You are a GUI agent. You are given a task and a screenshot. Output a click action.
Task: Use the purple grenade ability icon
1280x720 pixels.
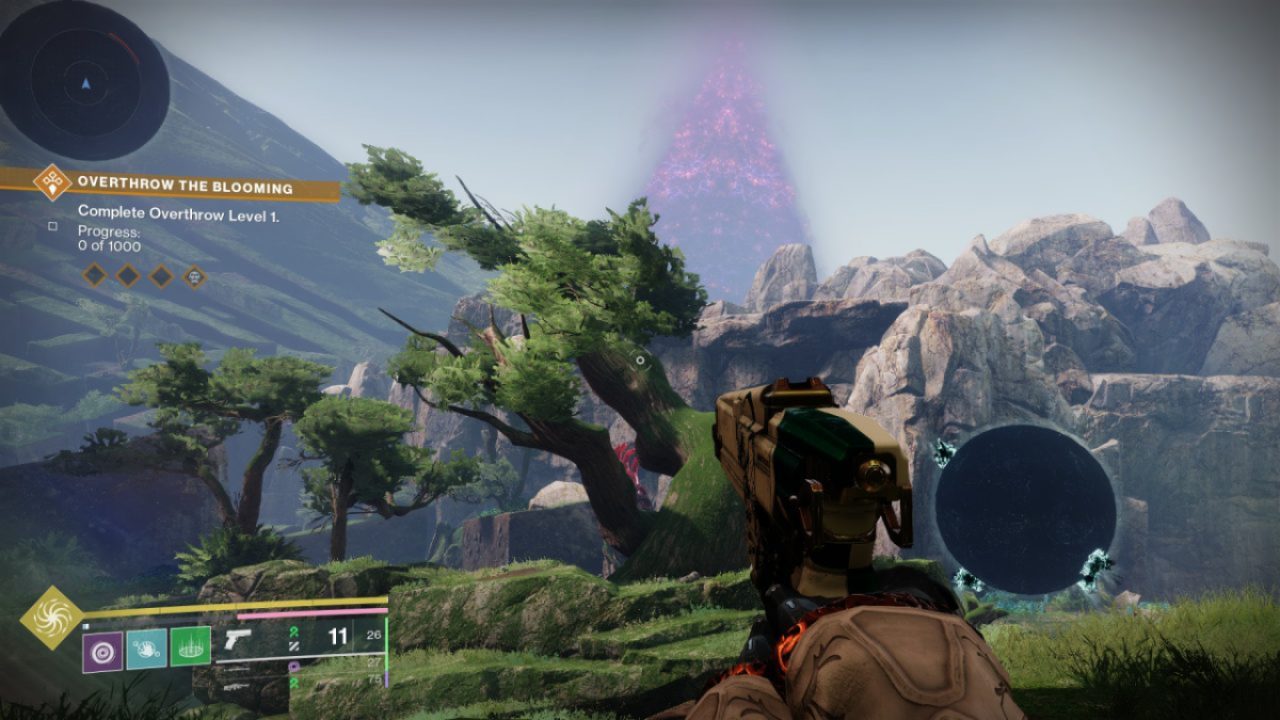point(102,652)
